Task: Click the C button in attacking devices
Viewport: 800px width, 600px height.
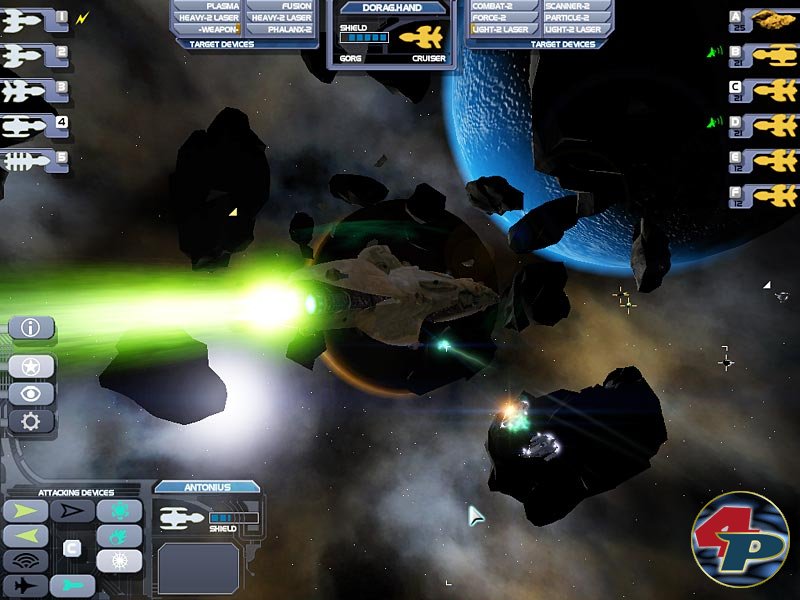Action: (x=73, y=548)
